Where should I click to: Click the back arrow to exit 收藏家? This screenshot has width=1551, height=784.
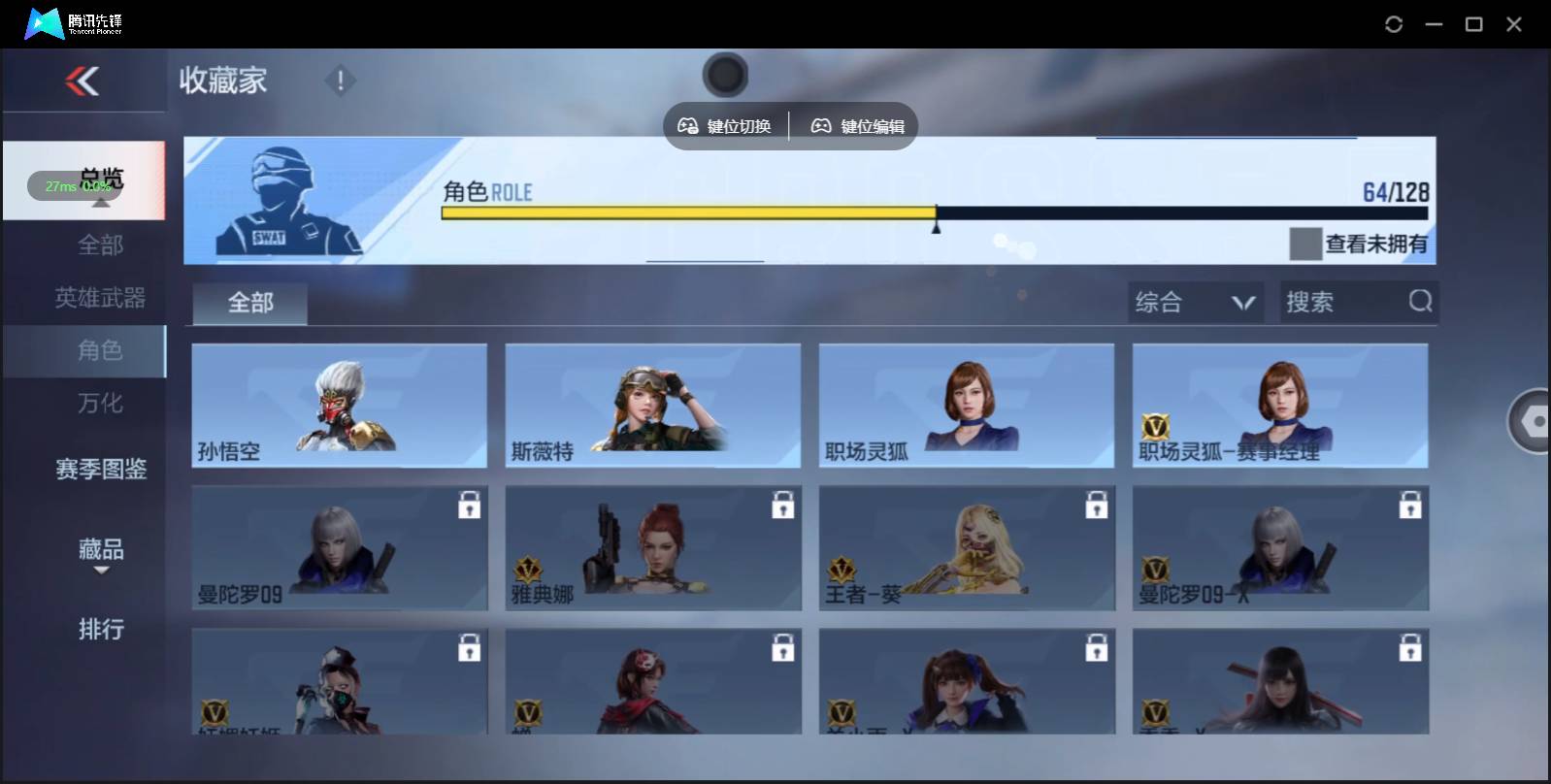82,81
